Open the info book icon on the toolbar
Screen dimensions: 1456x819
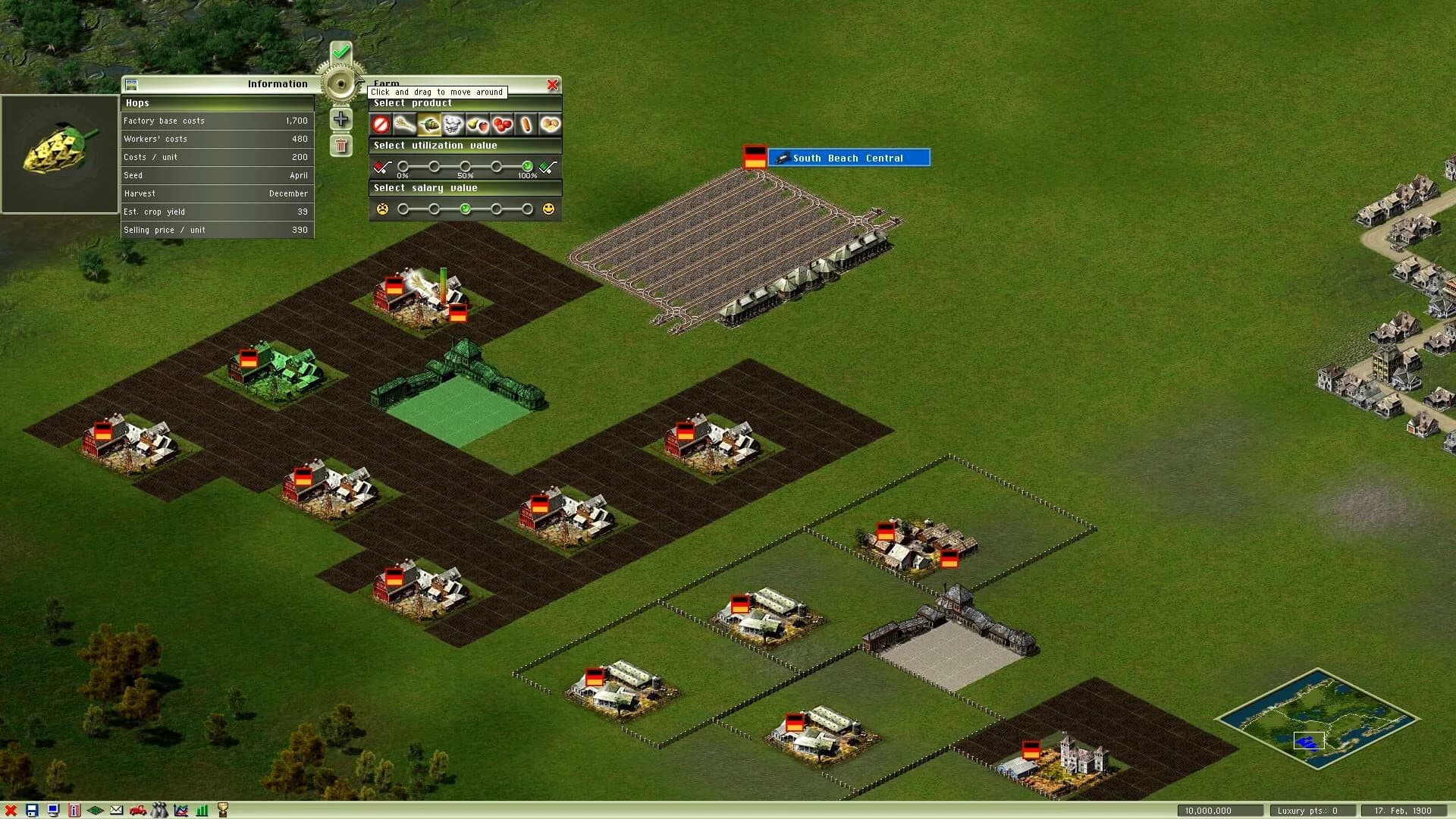point(74,810)
